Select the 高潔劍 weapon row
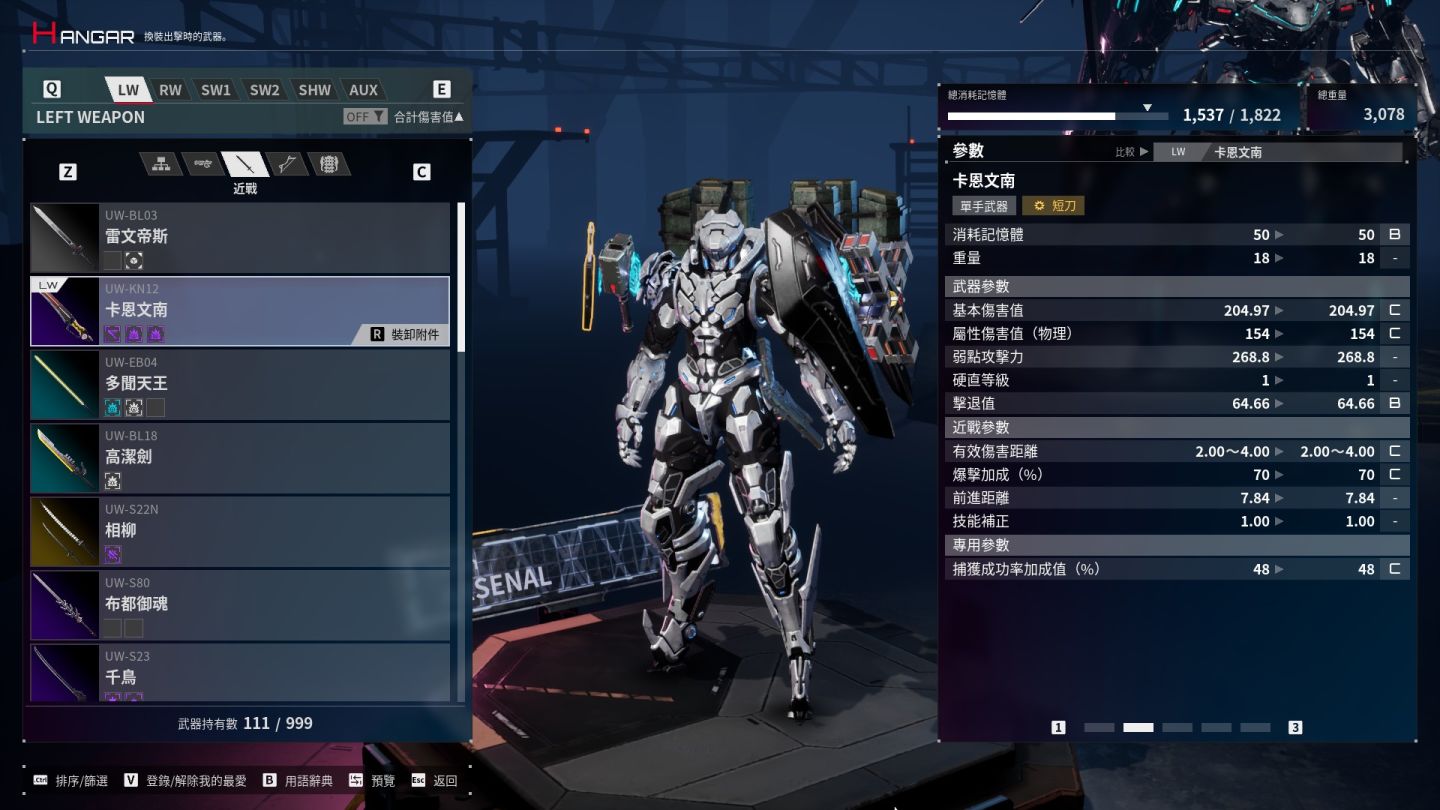The height and width of the screenshot is (810, 1440). 240,458
